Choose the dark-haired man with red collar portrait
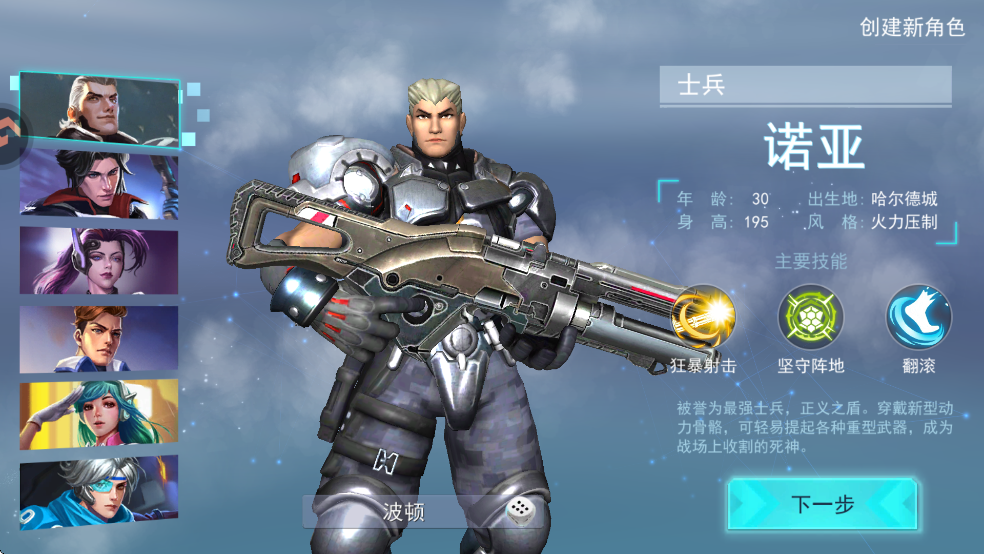984x554 pixels. coord(98,183)
